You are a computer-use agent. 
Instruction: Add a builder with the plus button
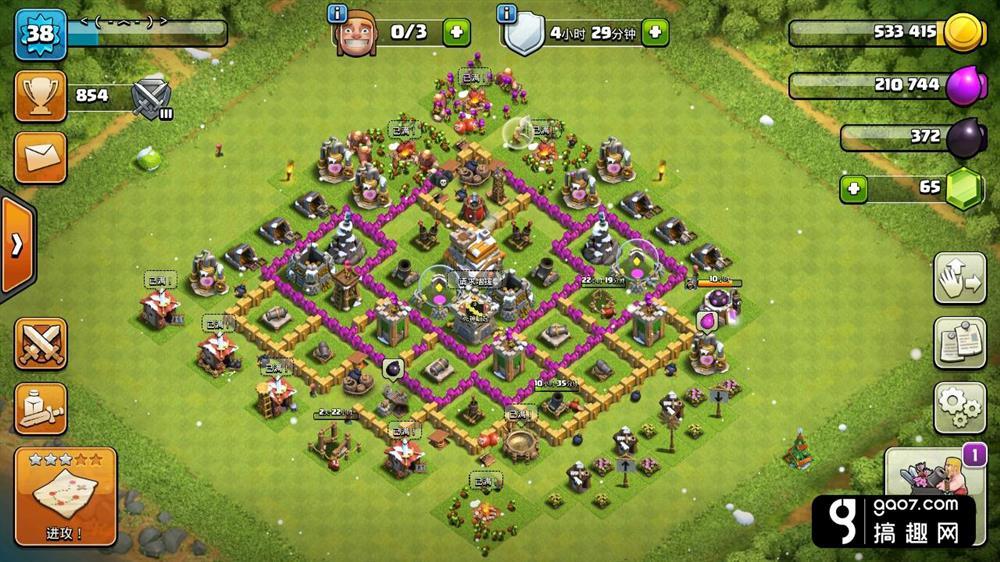[456, 32]
